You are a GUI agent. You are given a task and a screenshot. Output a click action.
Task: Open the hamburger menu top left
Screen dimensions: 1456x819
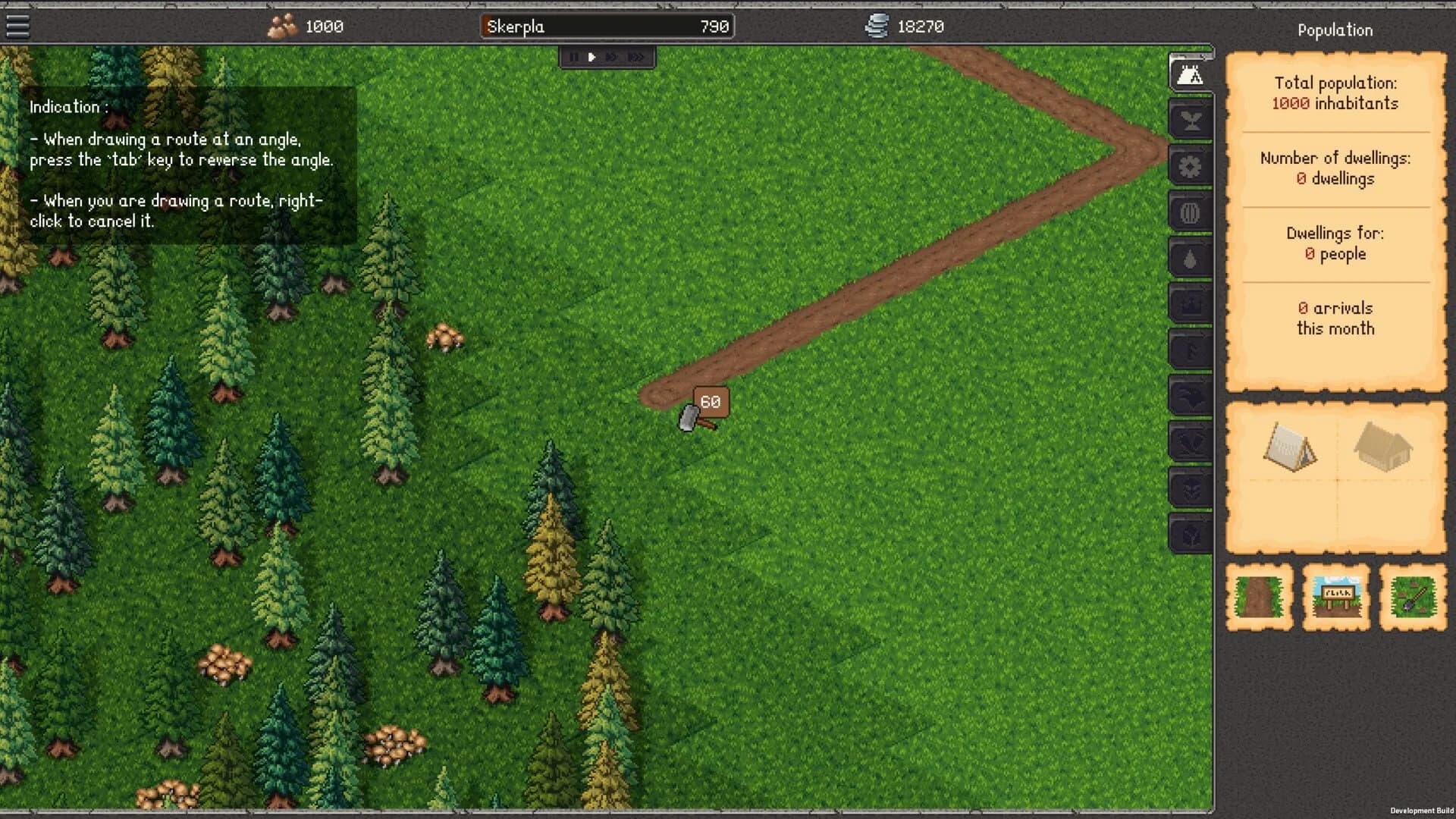tap(17, 26)
